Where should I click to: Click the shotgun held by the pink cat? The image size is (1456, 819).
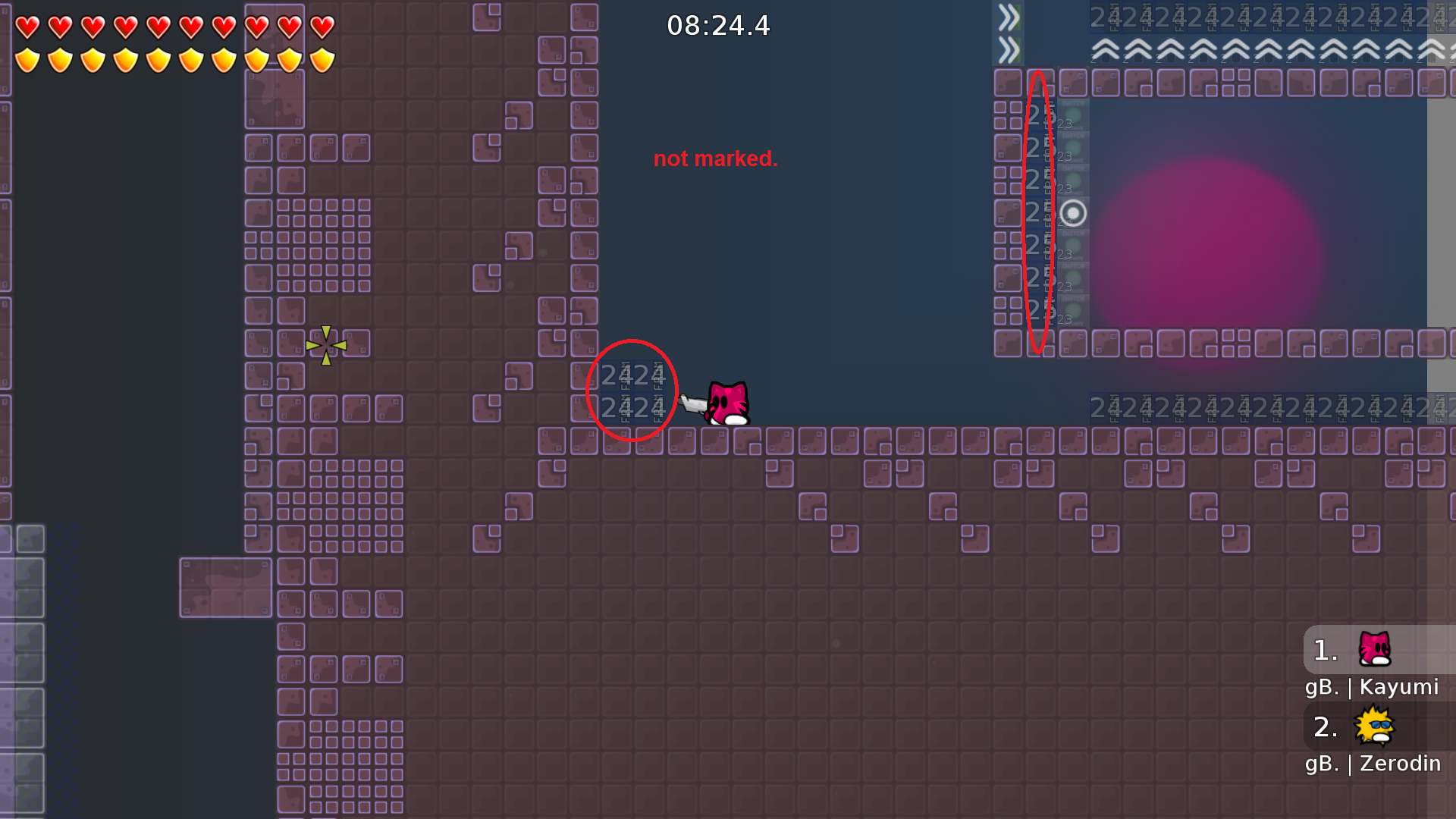pos(695,404)
